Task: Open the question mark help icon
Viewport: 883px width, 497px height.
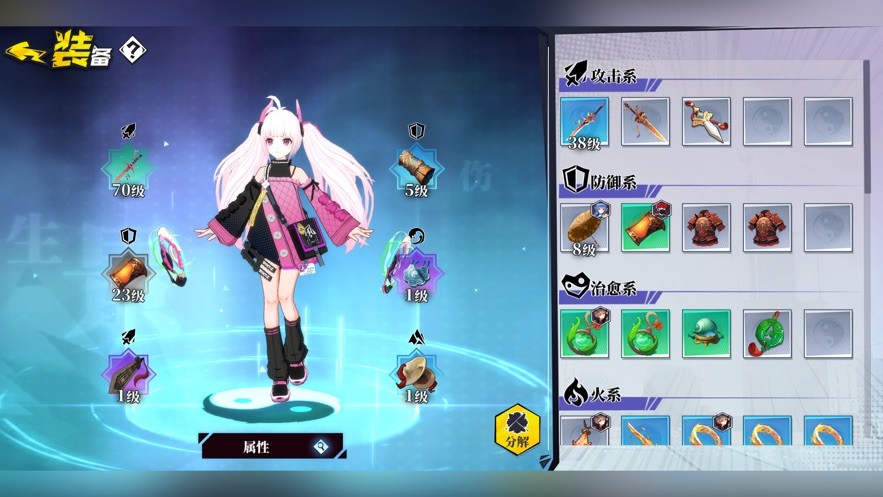Action: coord(132,49)
